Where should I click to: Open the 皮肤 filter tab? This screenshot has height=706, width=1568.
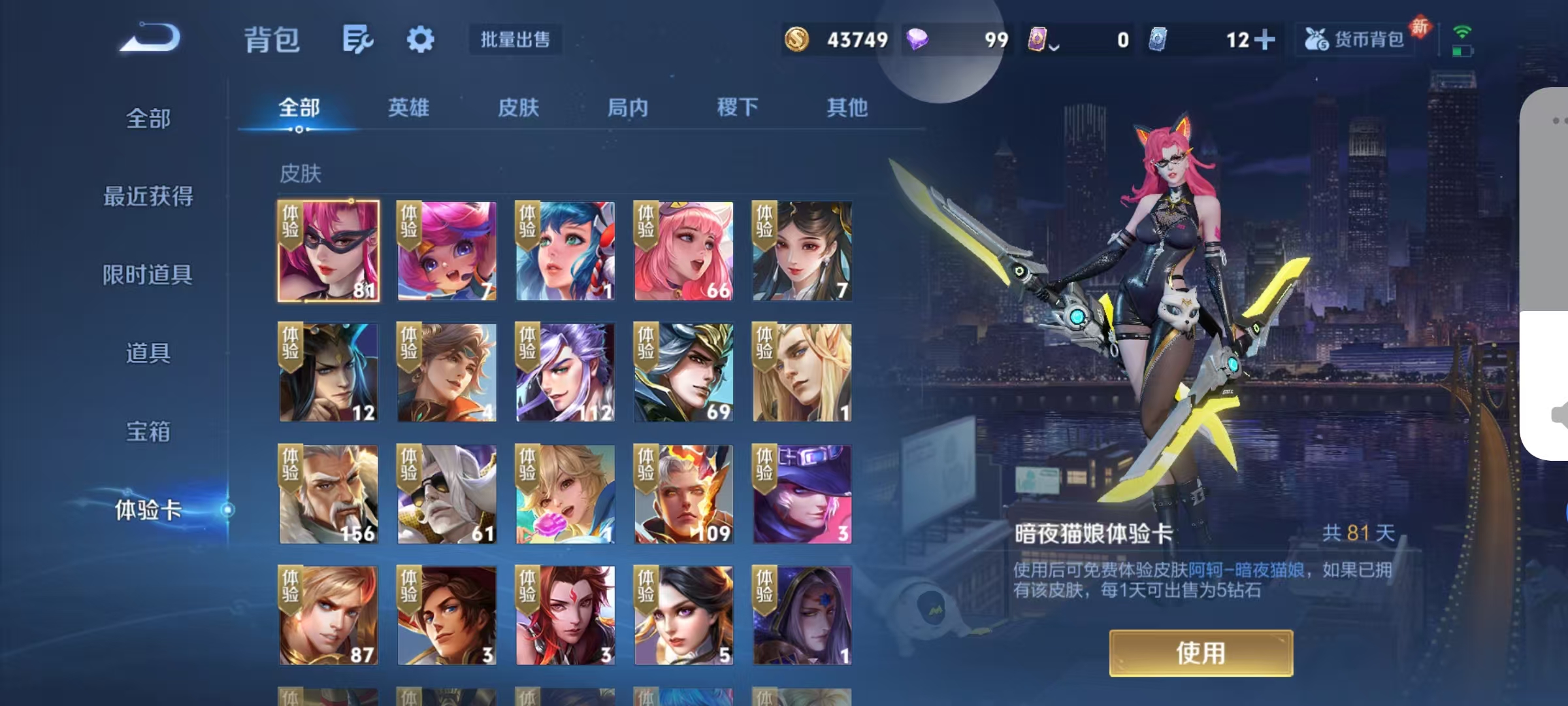tap(519, 108)
